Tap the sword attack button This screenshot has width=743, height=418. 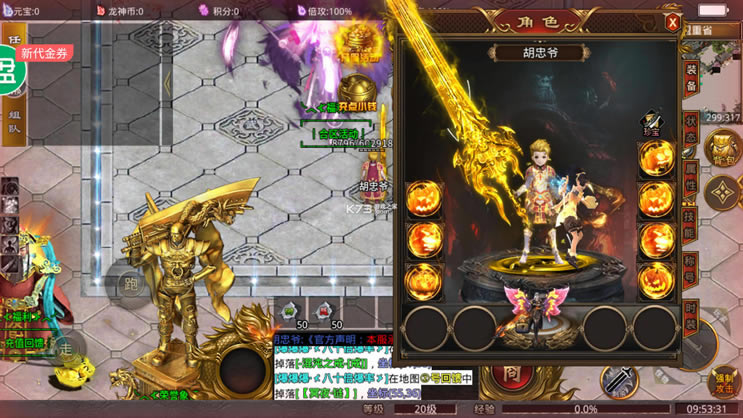[619, 380]
